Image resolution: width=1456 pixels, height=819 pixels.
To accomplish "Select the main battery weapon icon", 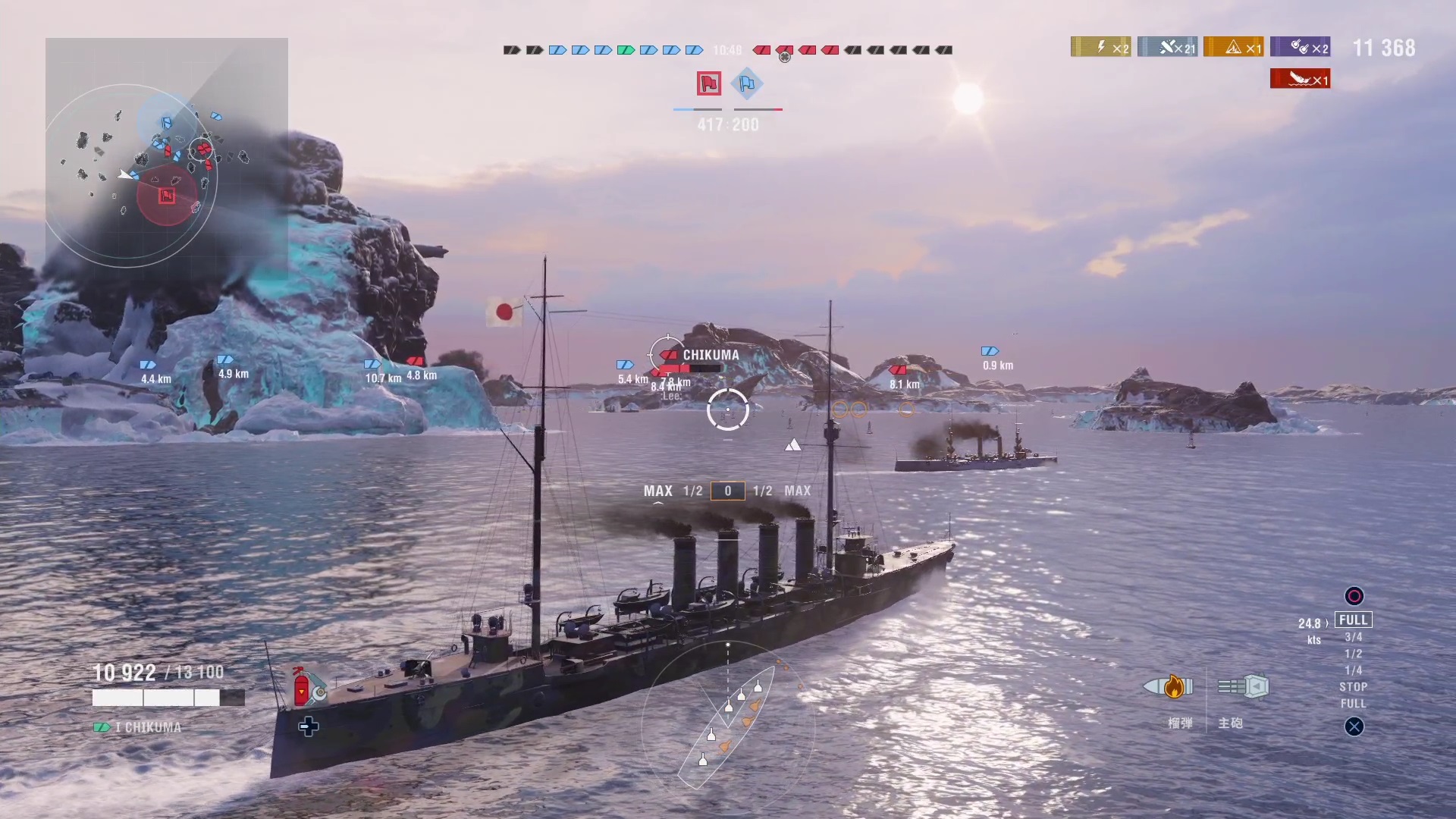I will 1243,687.
